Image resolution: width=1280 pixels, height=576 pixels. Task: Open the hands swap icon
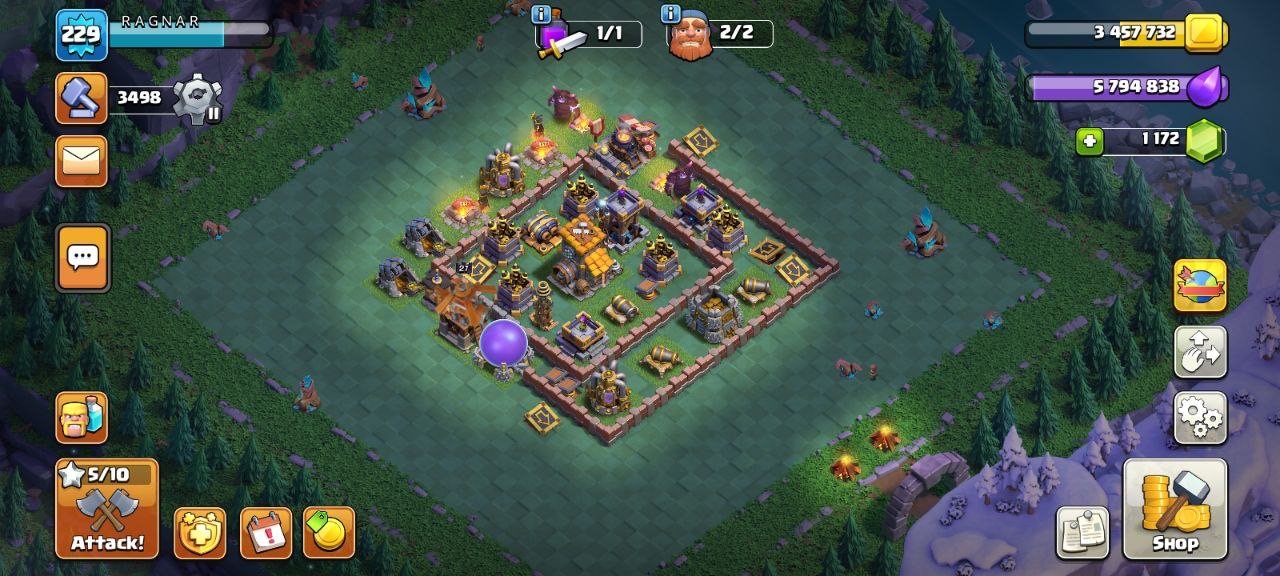1200,352
